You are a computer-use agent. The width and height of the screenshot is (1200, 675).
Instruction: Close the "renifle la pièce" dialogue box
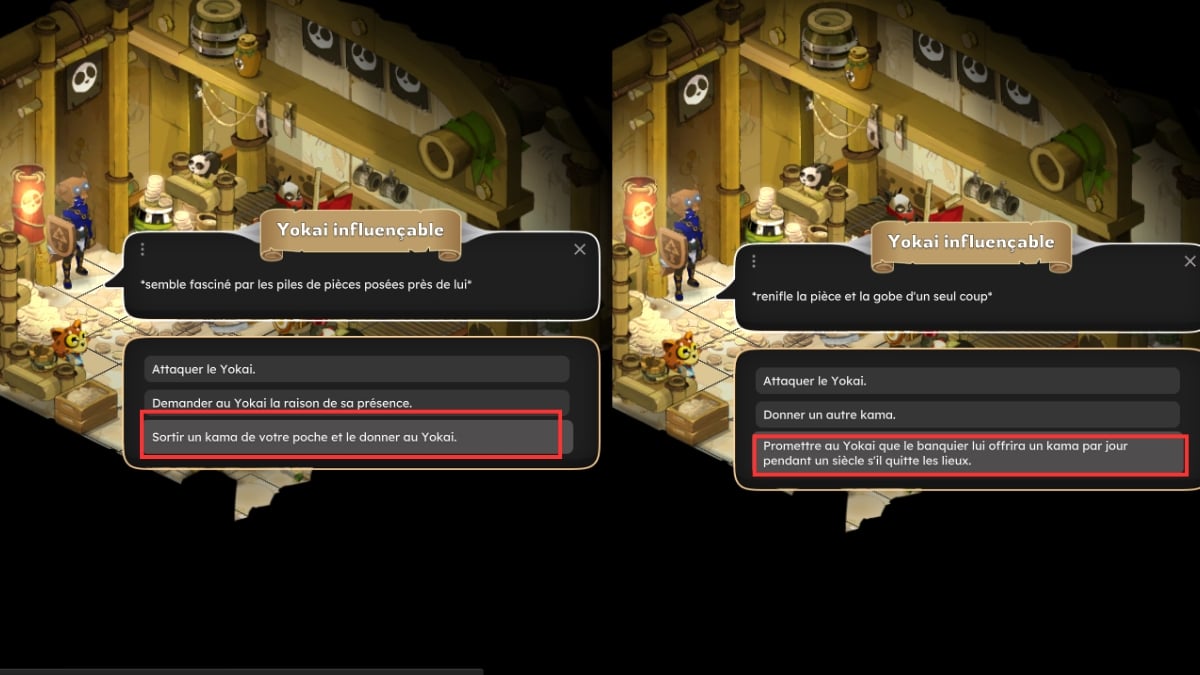tap(1190, 261)
